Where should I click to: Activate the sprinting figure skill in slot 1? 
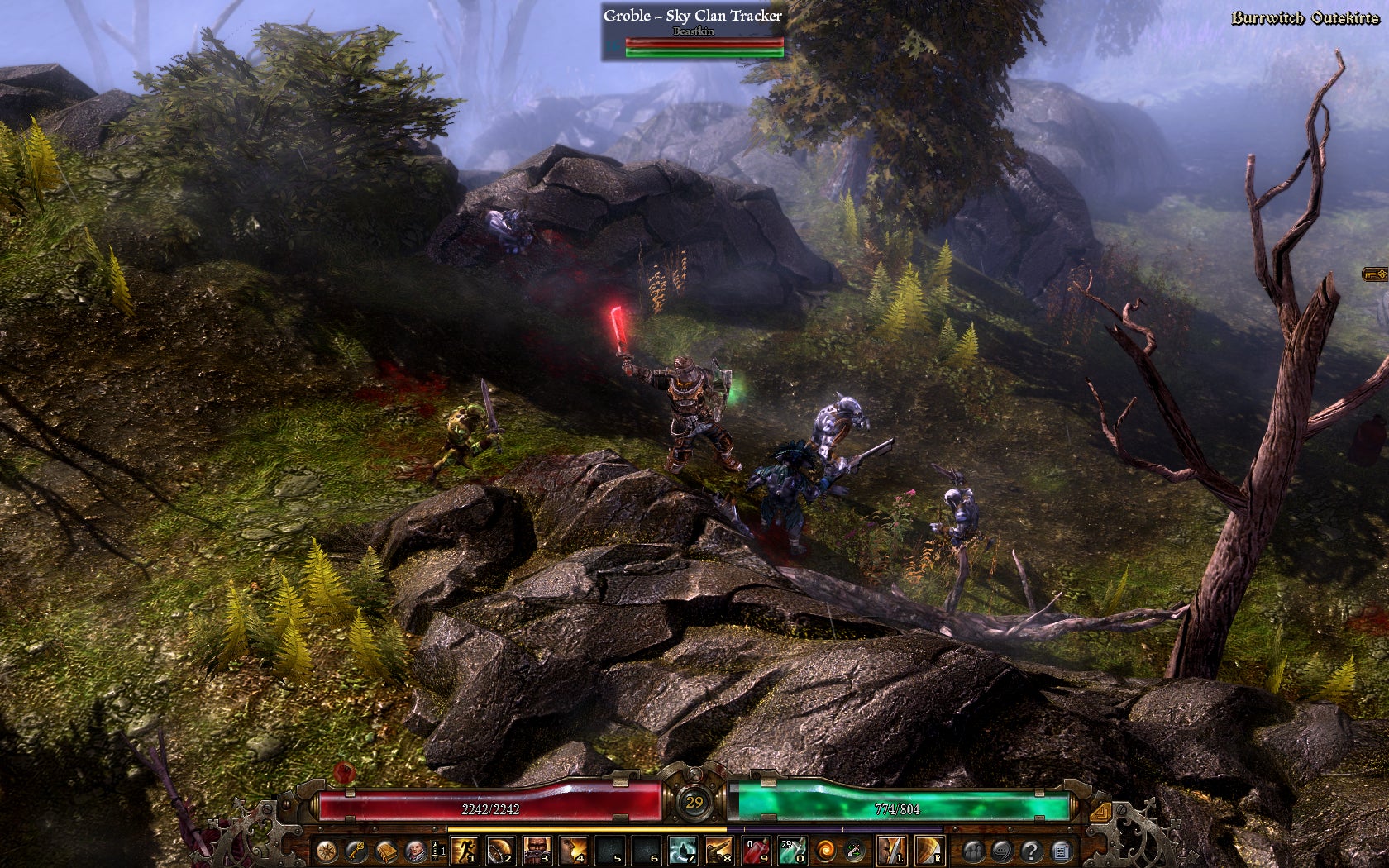coord(465,851)
